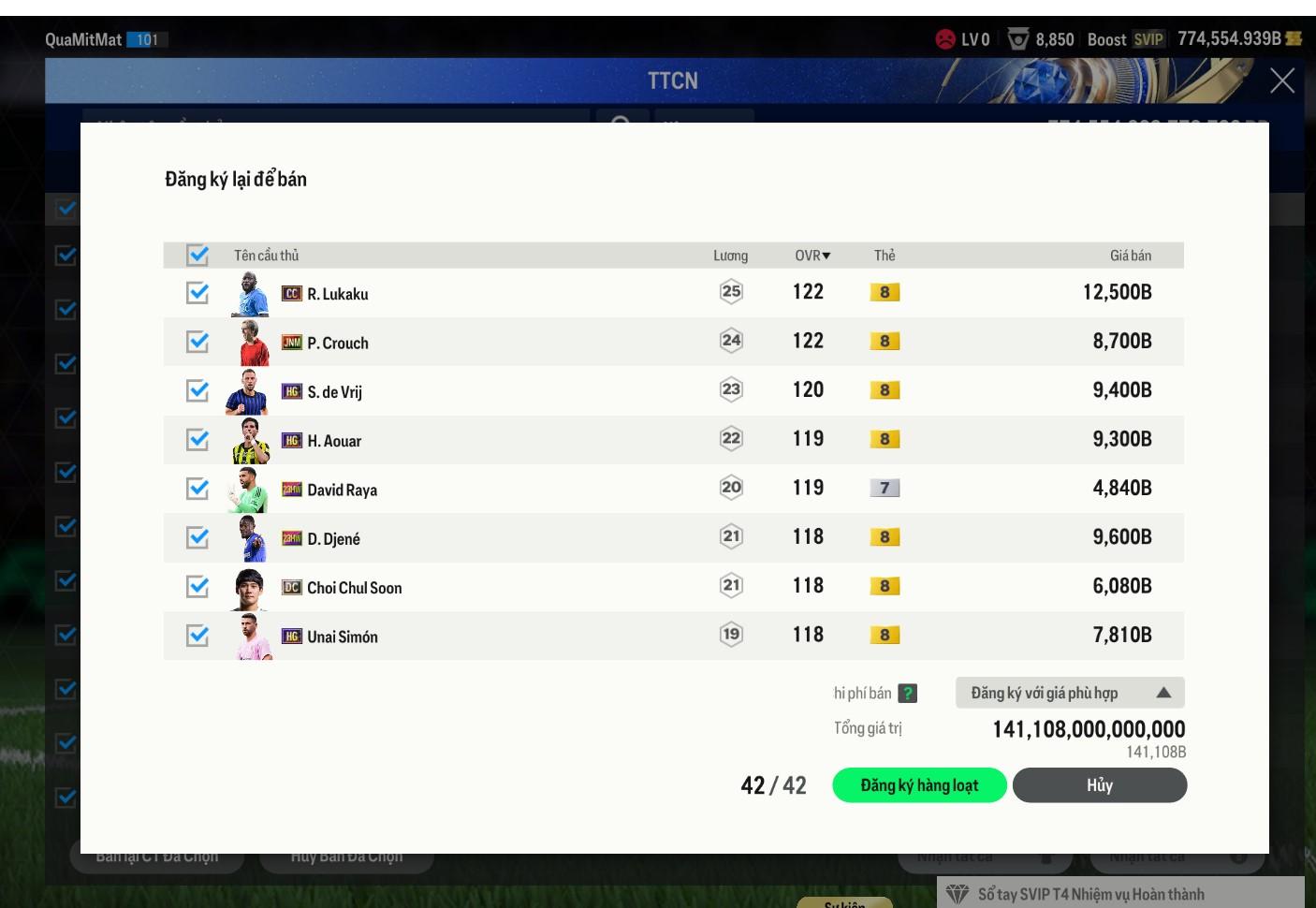Uncheck R. Lukaku's checkbox
The height and width of the screenshot is (908, 1316).
click(x=197, y=293)
